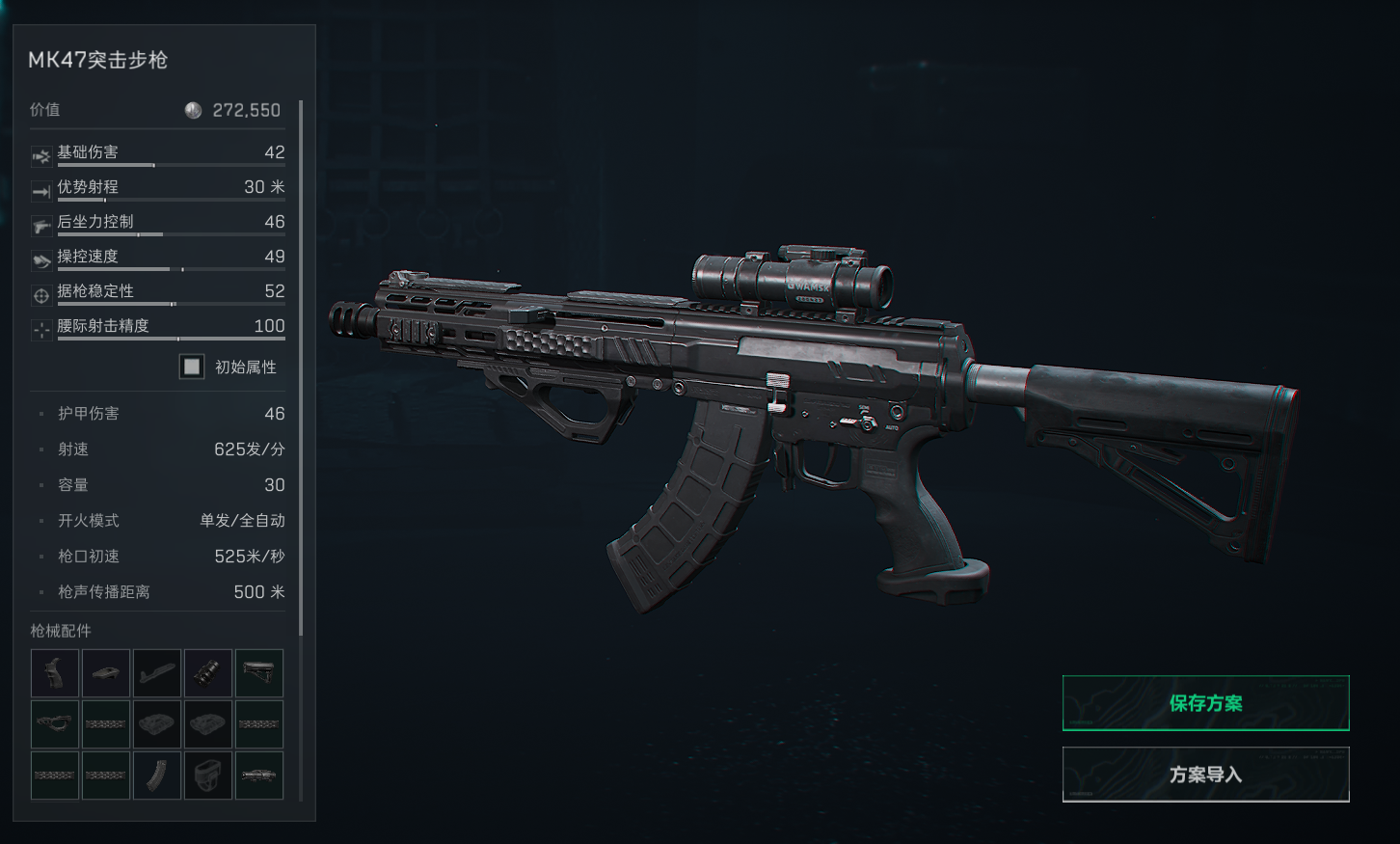Viewport: 1400px width, 844px height.
Task: Toggle the 初始属性 checkbox
Action: 192,367
